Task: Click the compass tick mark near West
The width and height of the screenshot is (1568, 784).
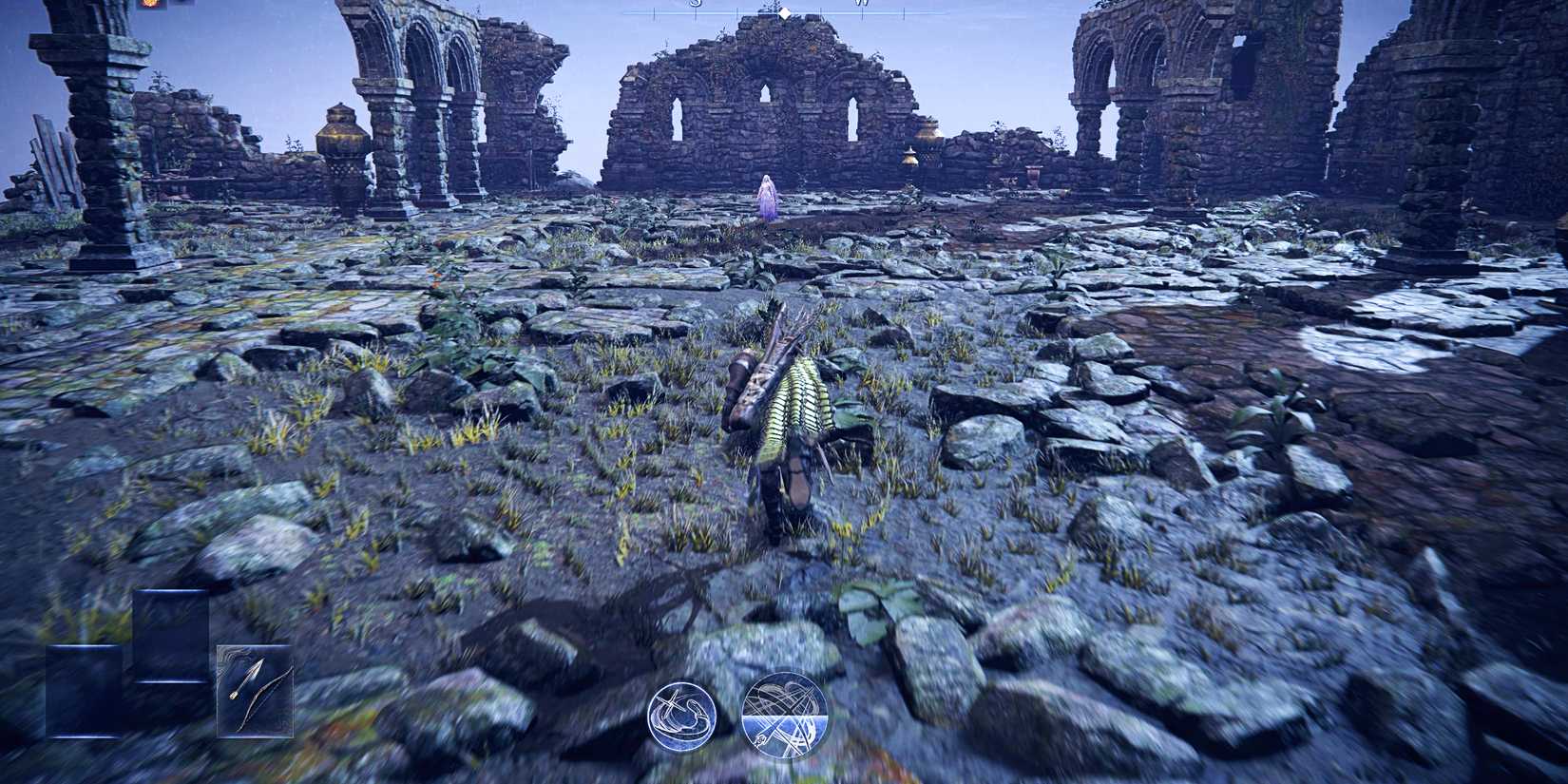Action: (x=903, y=11)
